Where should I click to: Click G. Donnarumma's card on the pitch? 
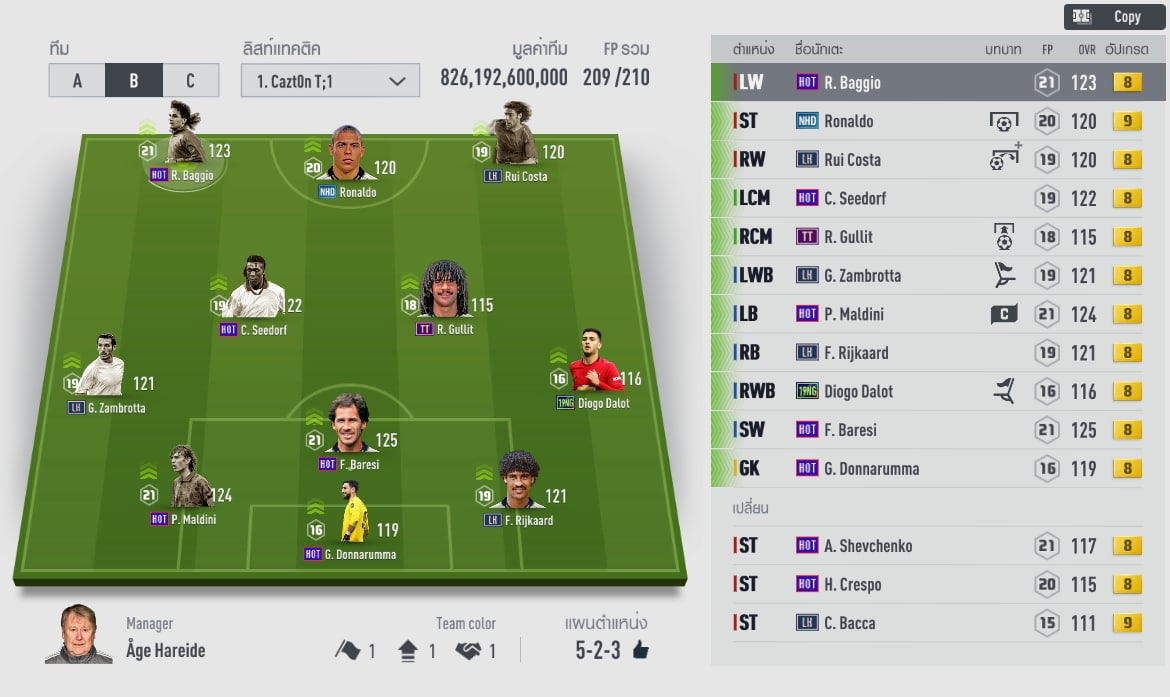pyautogui.click(x=353, y=514)
